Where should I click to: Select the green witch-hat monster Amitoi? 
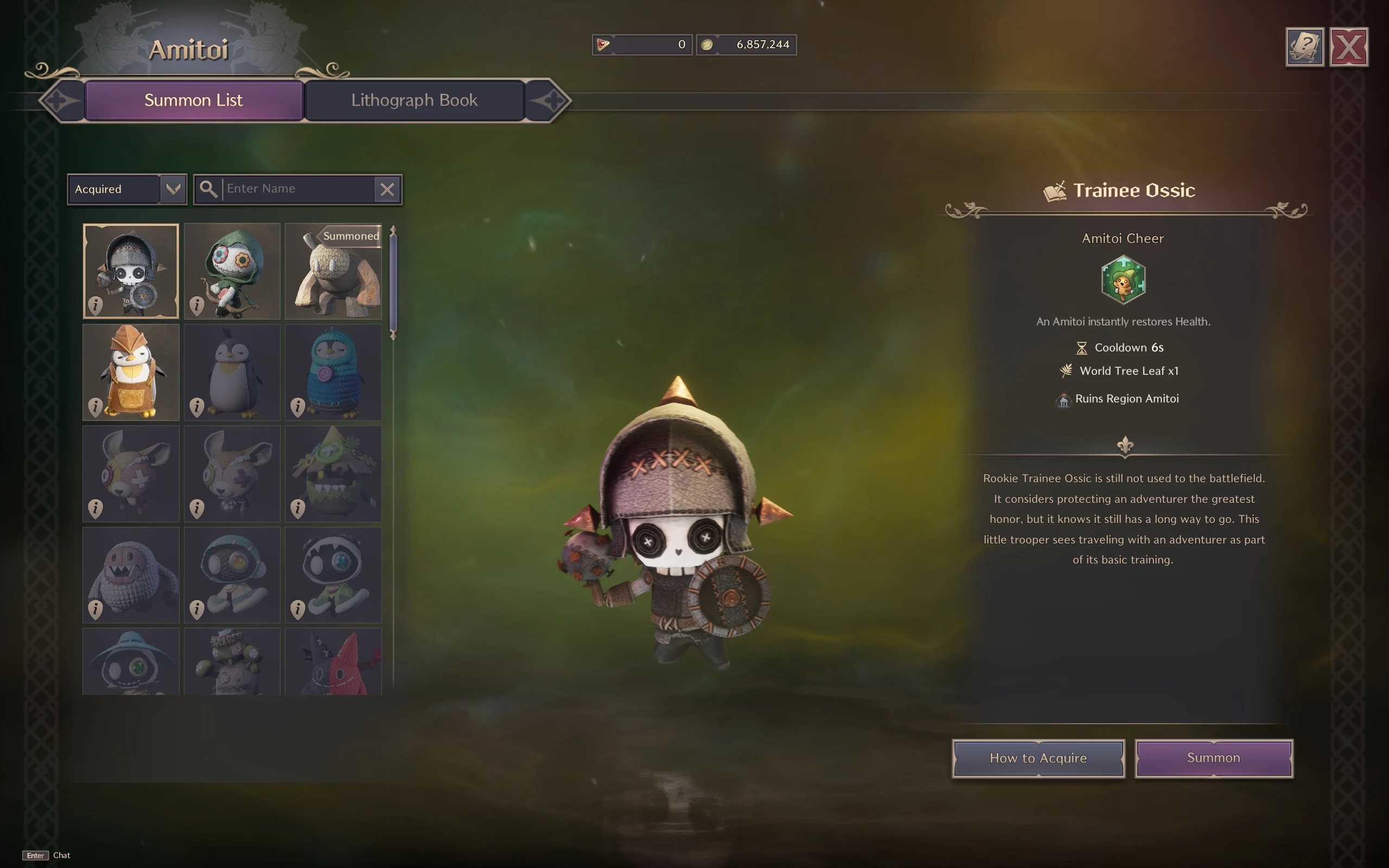333,473
